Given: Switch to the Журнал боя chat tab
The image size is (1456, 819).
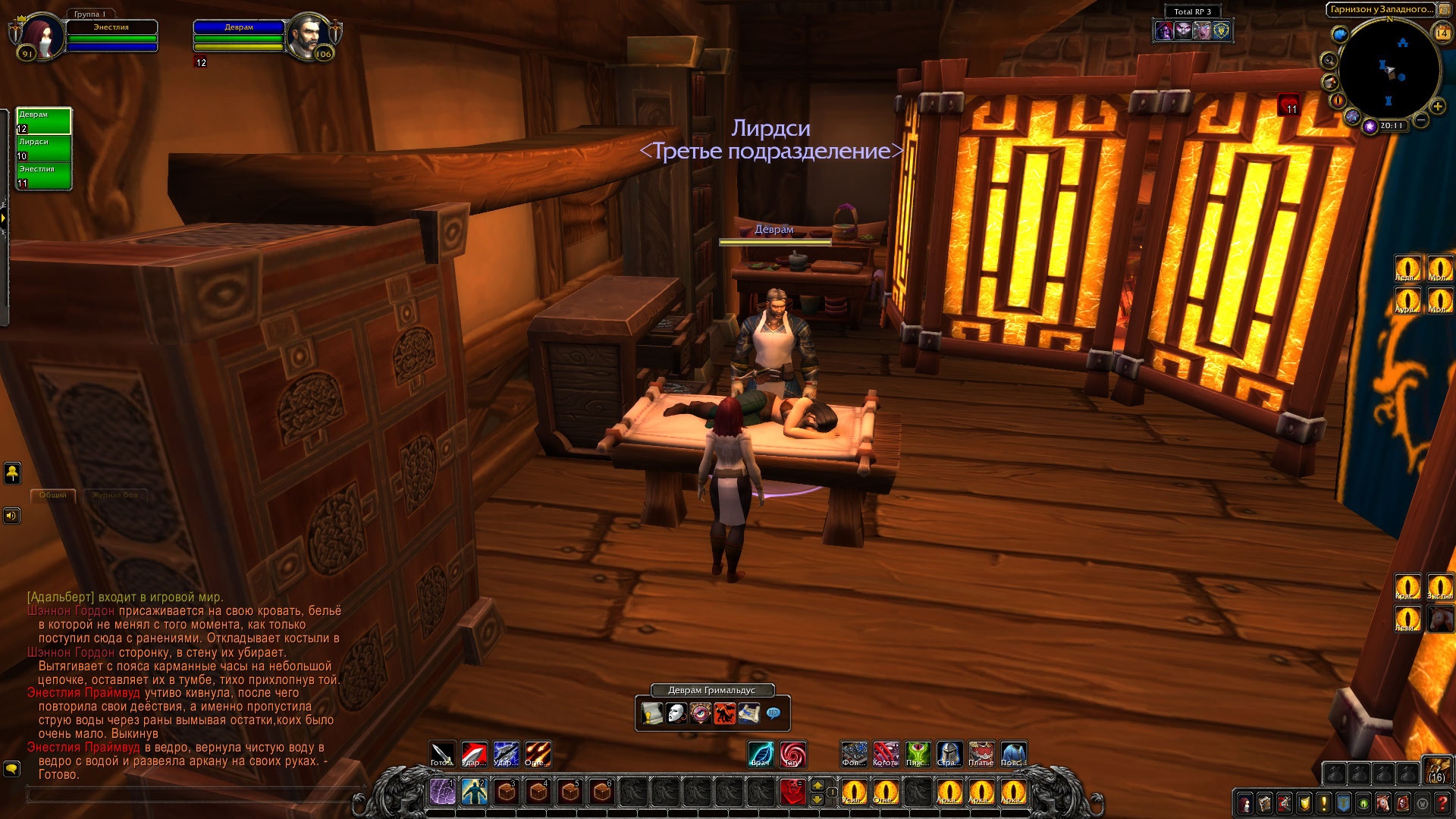Looking at the screenshot, I should (x=115, y=495).
